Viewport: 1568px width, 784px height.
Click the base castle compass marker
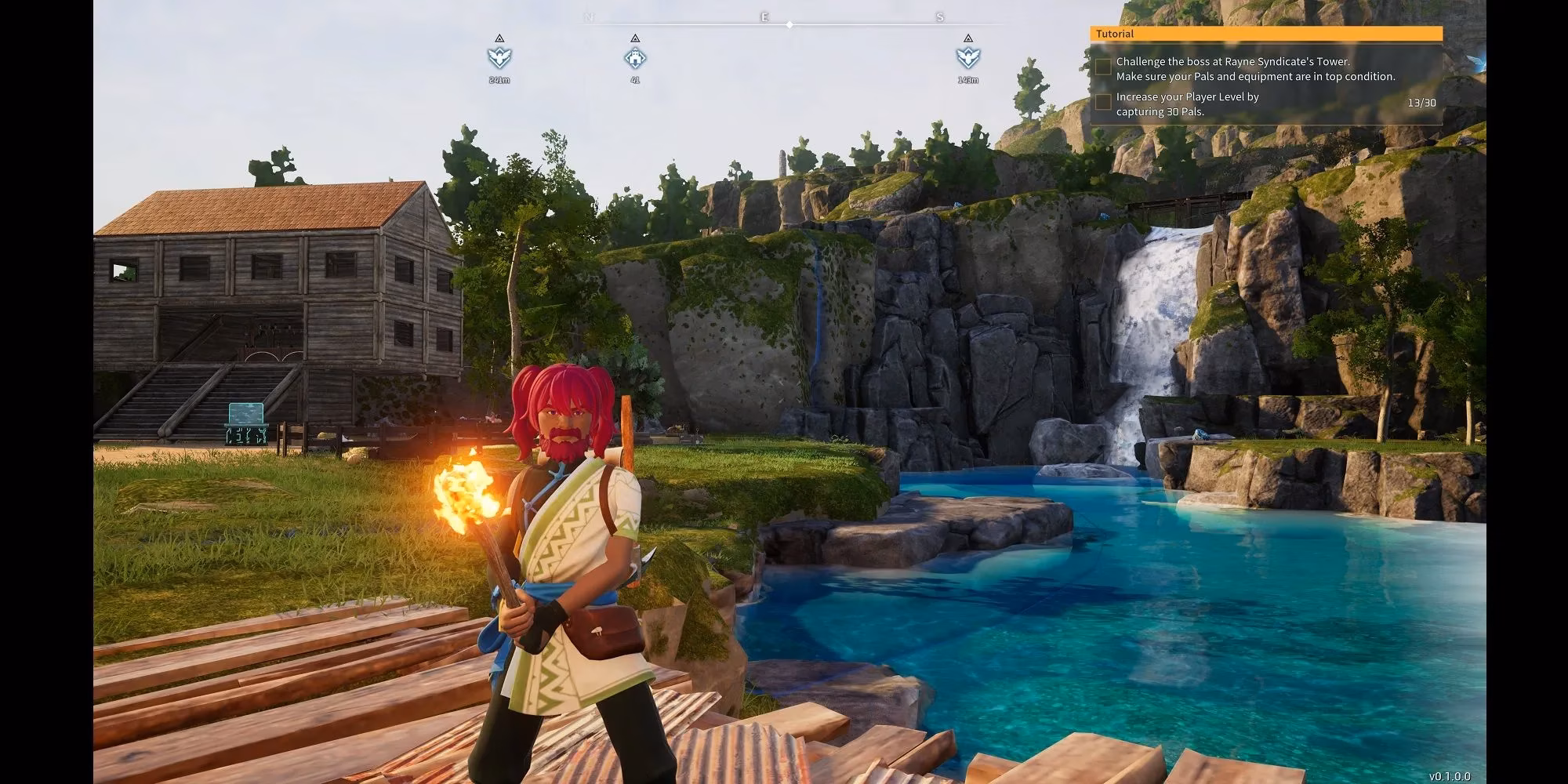pyautogui.click(x=635, y=57)
